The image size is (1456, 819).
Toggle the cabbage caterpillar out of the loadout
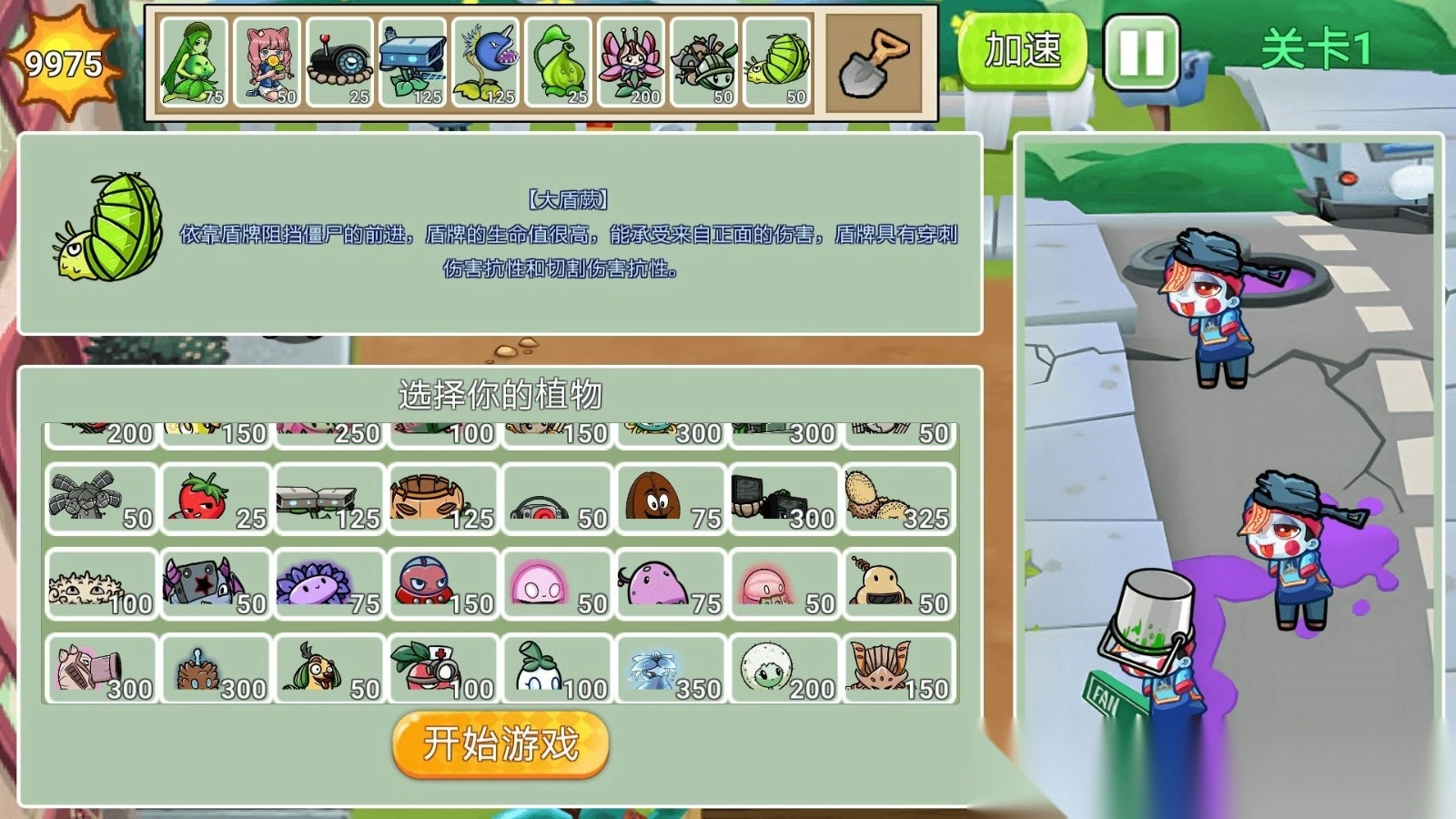pyautogui.click(x=778, y=59)
